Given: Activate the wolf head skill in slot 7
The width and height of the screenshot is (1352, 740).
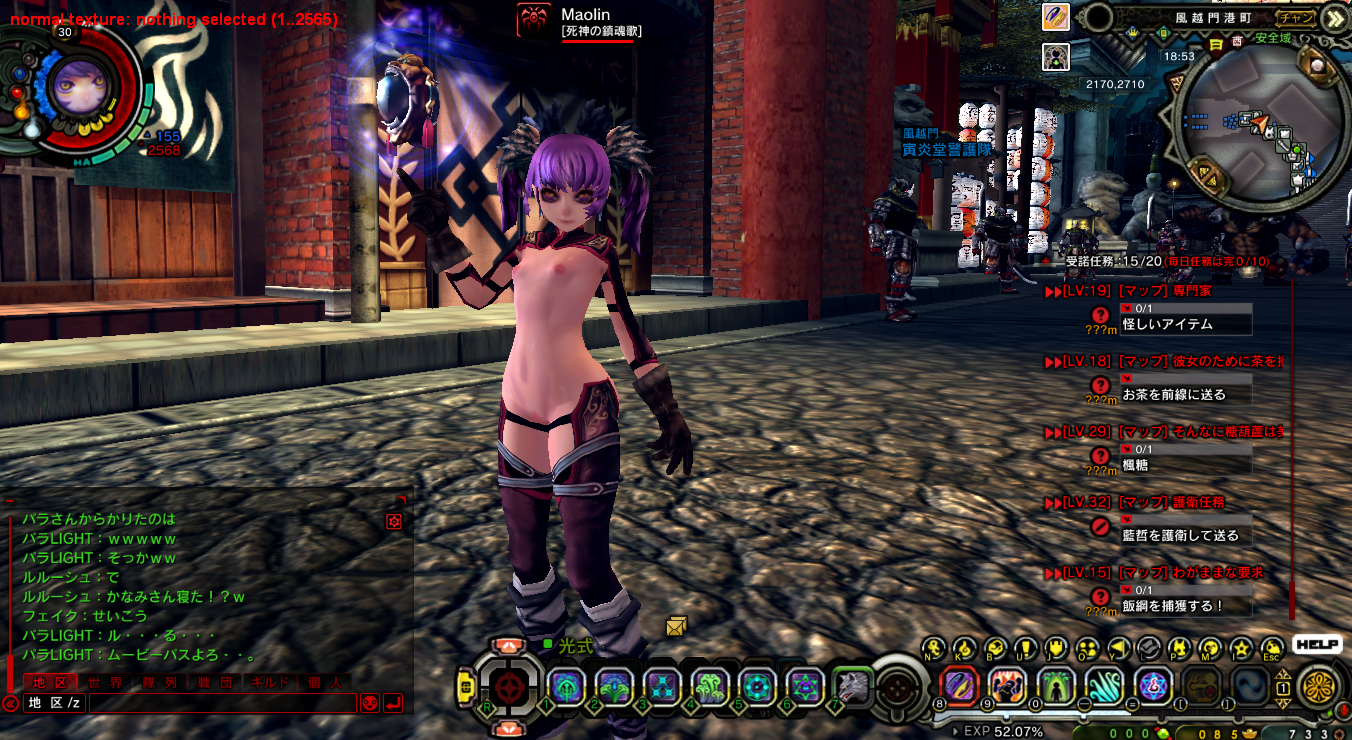Looking at the screenshot, I should coord(851,686).
